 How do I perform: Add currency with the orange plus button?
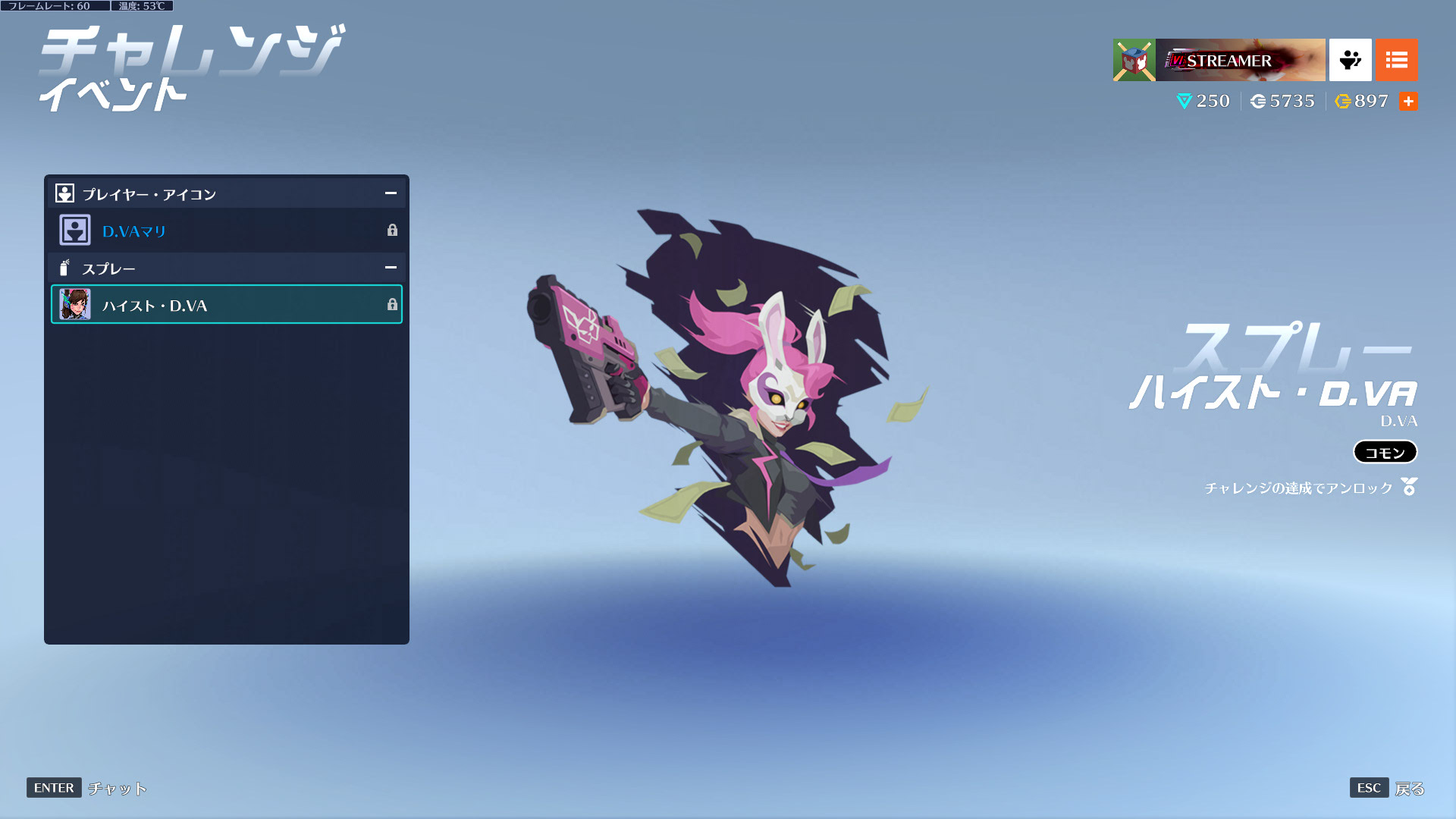[x=1408, y=101]
